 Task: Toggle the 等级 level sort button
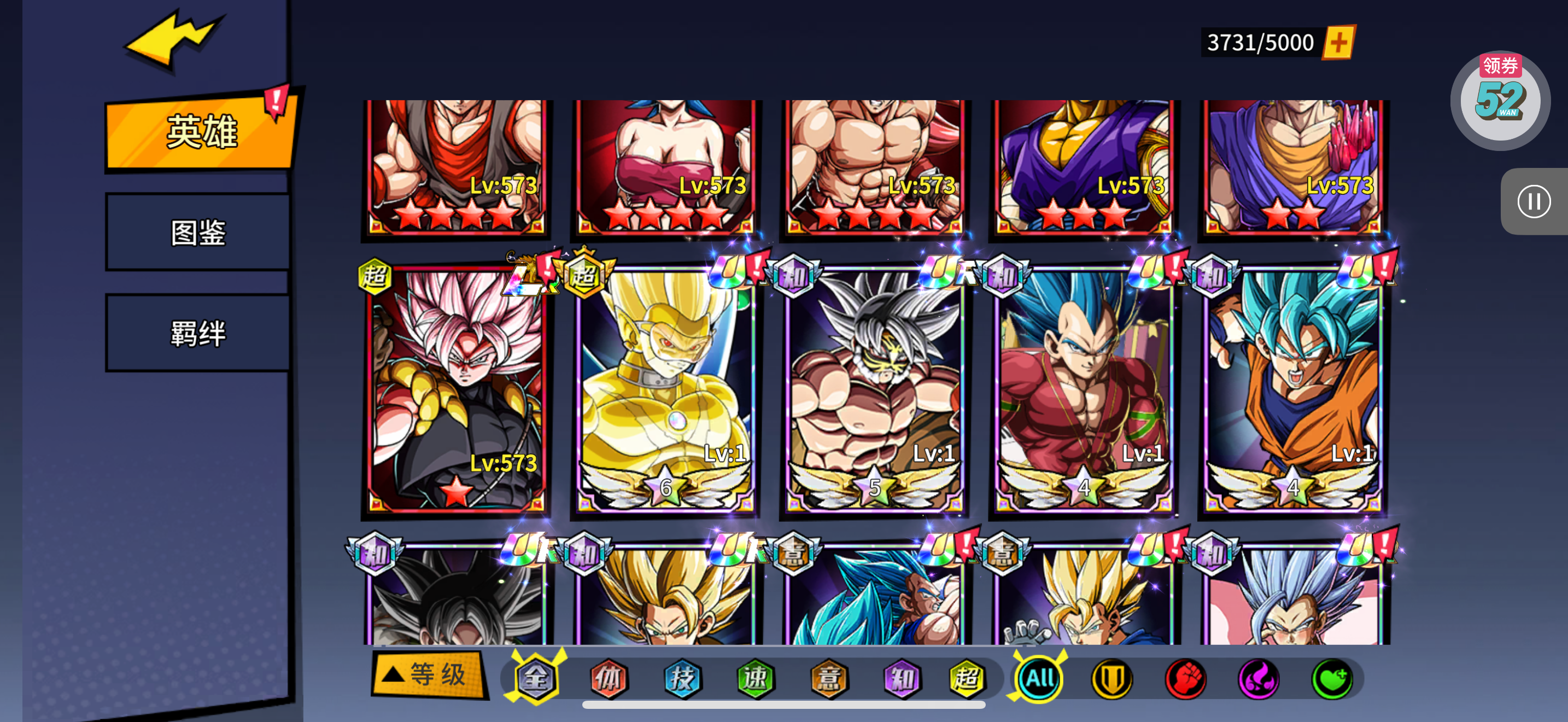pos(429,675)
